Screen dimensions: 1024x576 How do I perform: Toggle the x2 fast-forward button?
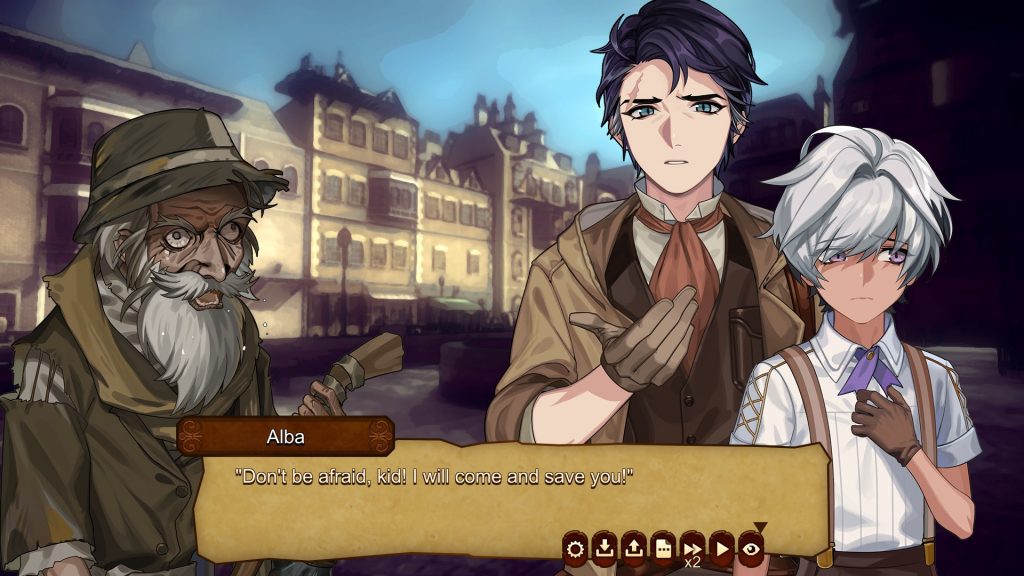[x=692, y=548]
